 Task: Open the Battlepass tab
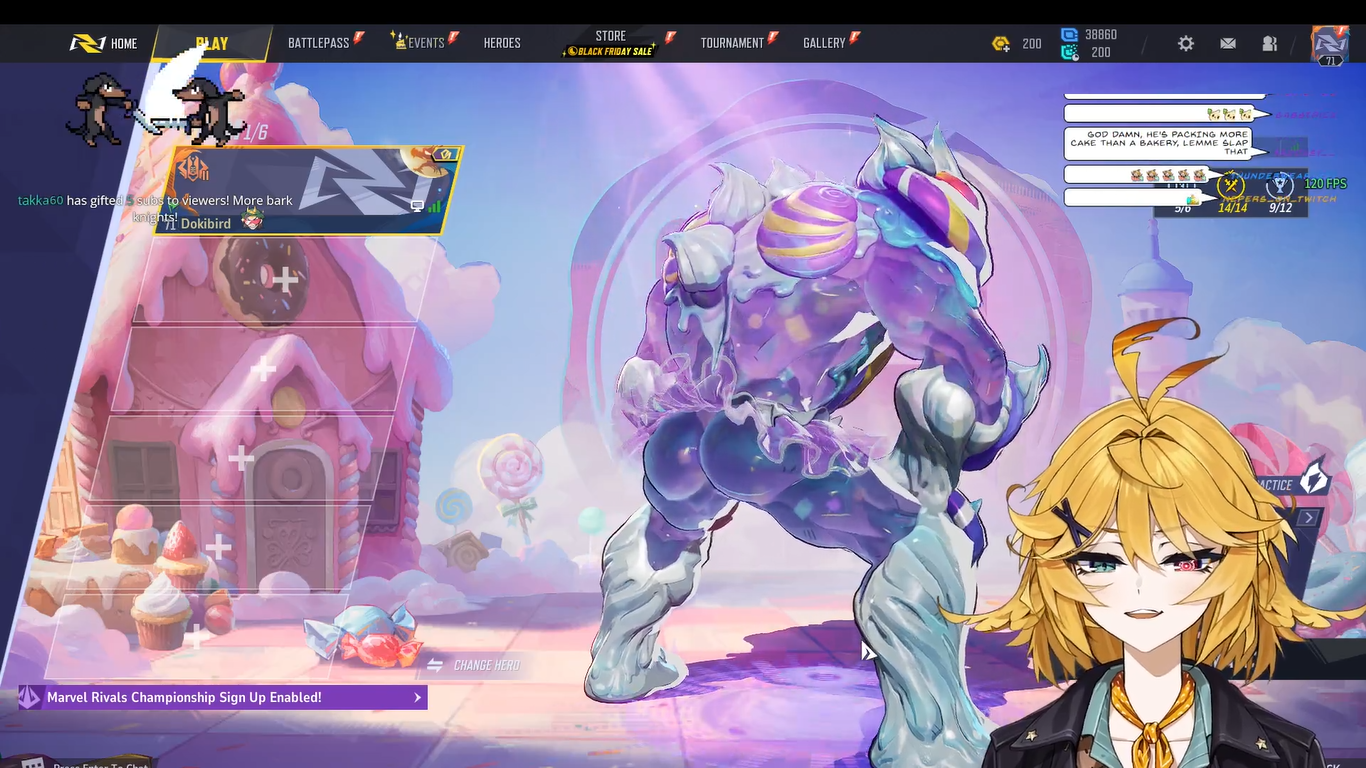pos(319,43)
